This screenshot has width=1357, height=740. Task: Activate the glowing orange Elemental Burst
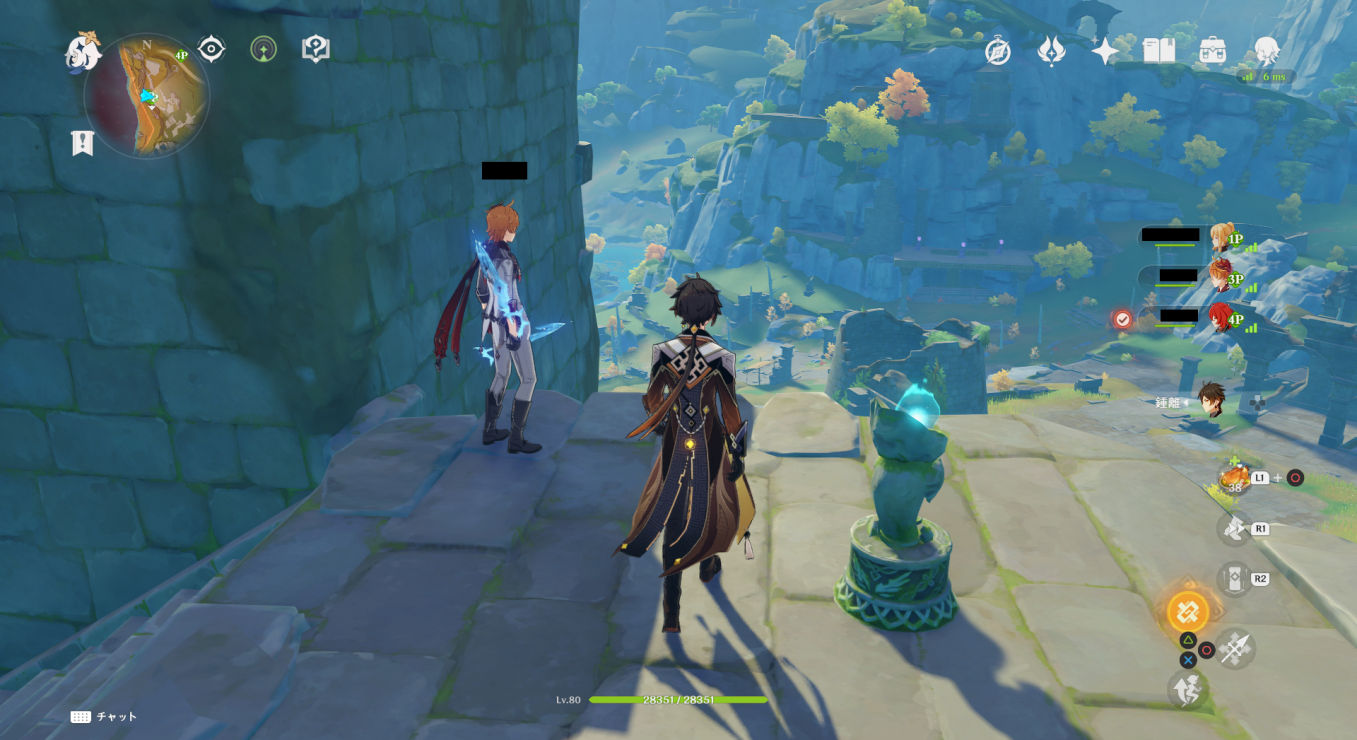coord(1188,611)
